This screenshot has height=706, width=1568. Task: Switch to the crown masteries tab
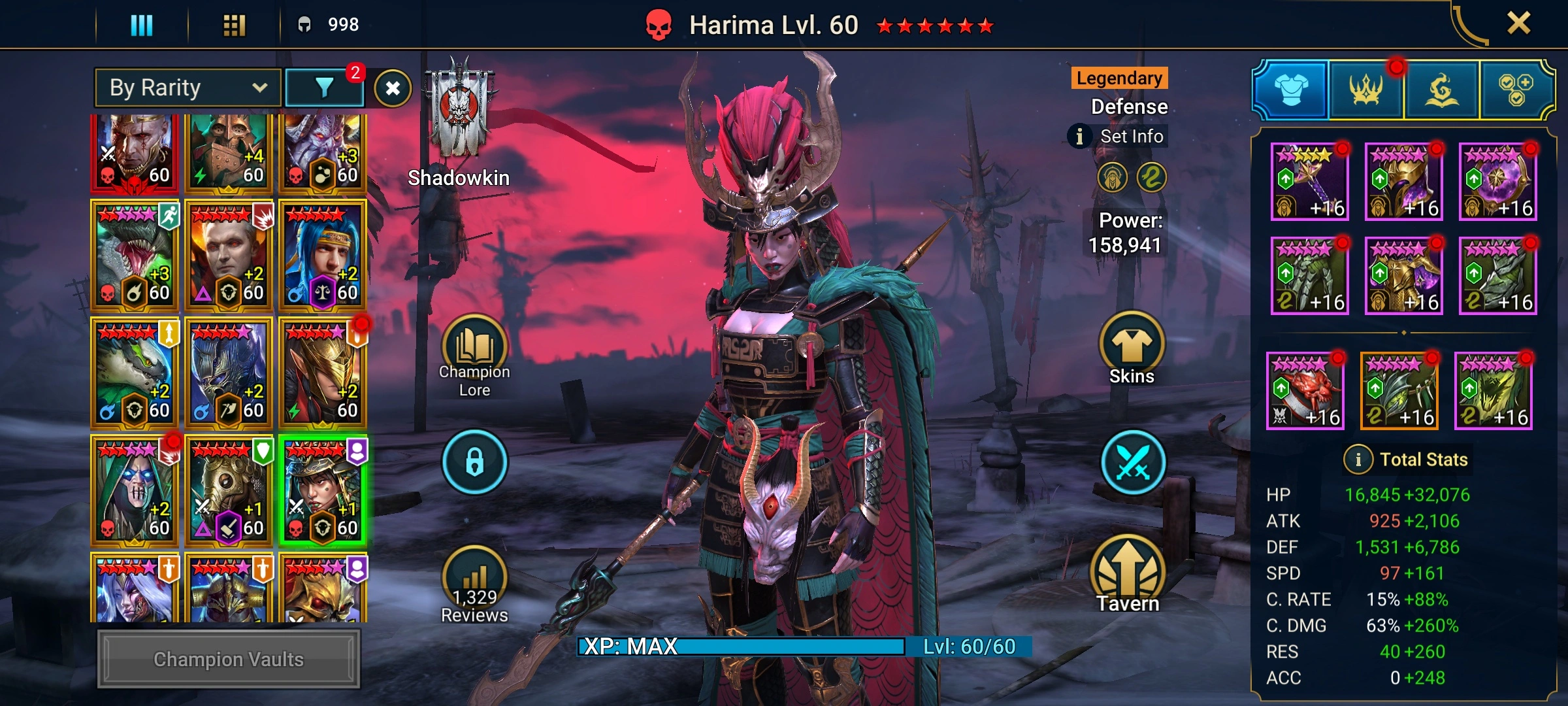1365,90
